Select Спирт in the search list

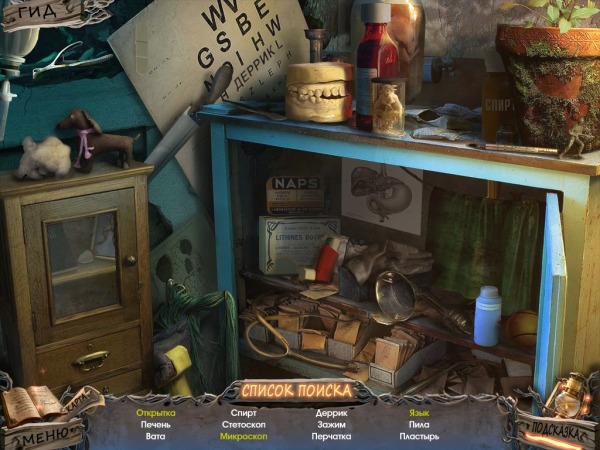click(x=244, y=412)
